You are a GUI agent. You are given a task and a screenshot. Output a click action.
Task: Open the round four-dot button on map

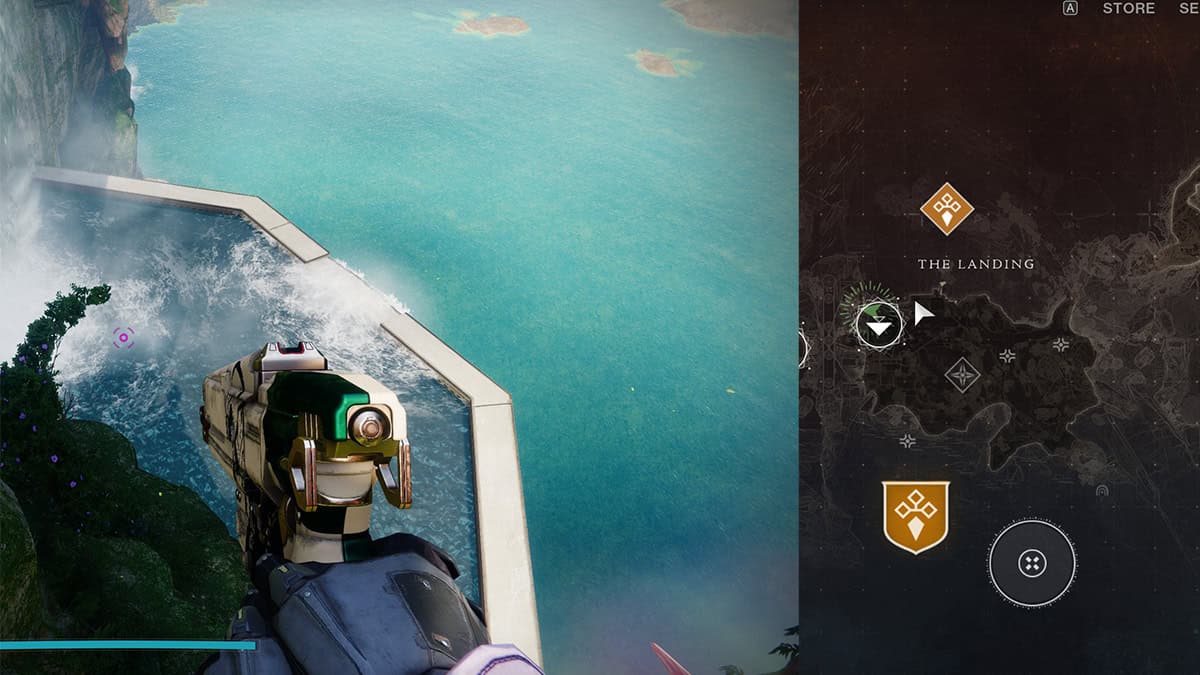point(1031,563)
